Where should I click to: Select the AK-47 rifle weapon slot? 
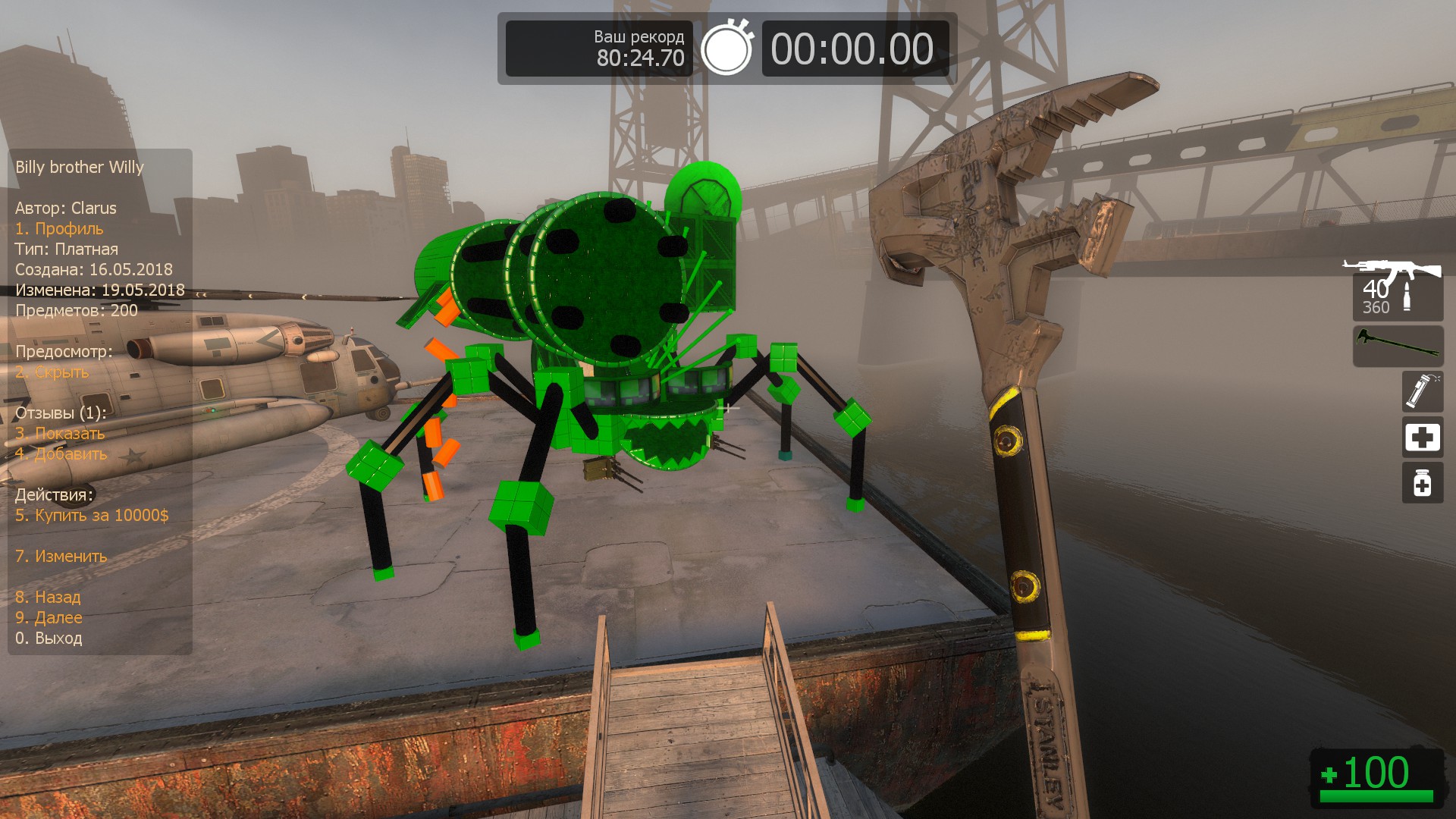coord(1397,290)
